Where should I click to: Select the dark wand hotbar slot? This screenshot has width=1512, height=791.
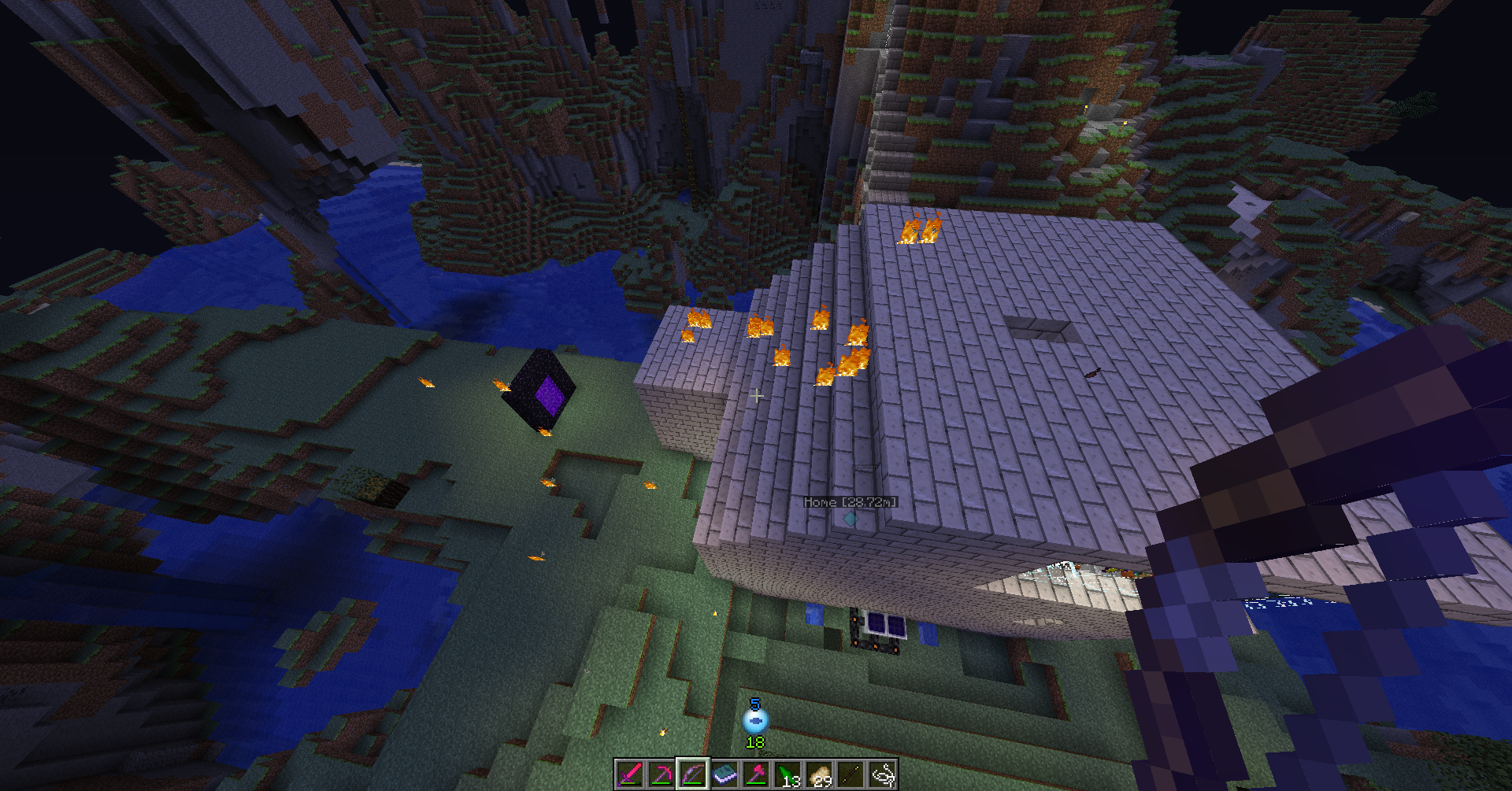pos(850,774)
